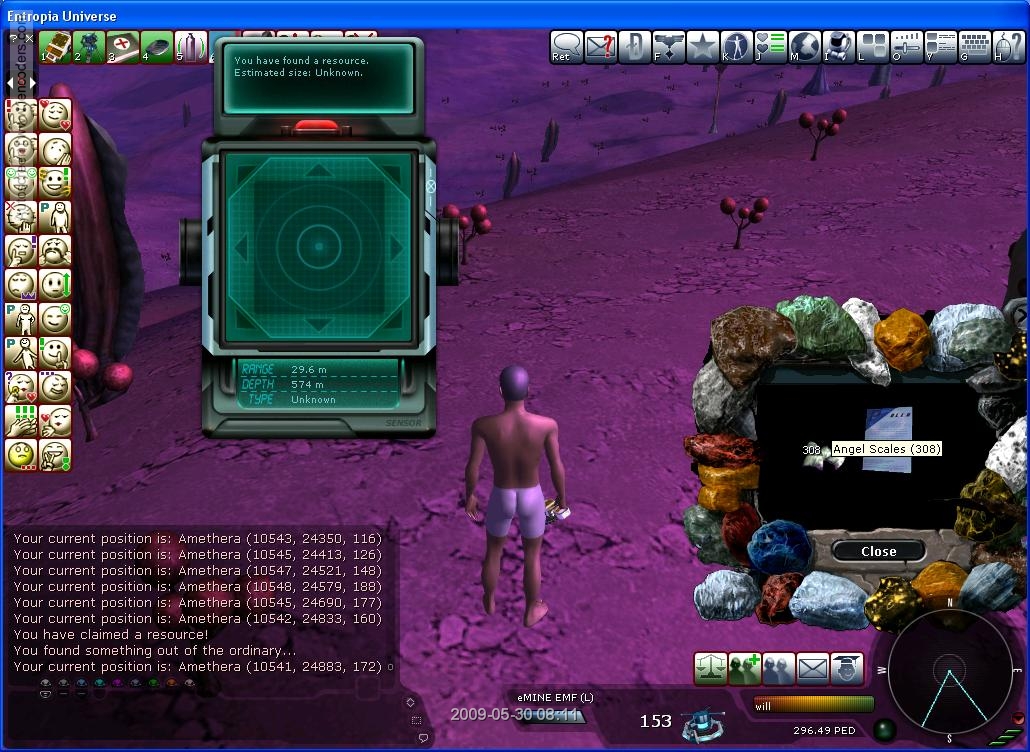Screen dimensions: 1030x752
Task: Open the chat speech bubble icon
Action: [x=566, y=46]
